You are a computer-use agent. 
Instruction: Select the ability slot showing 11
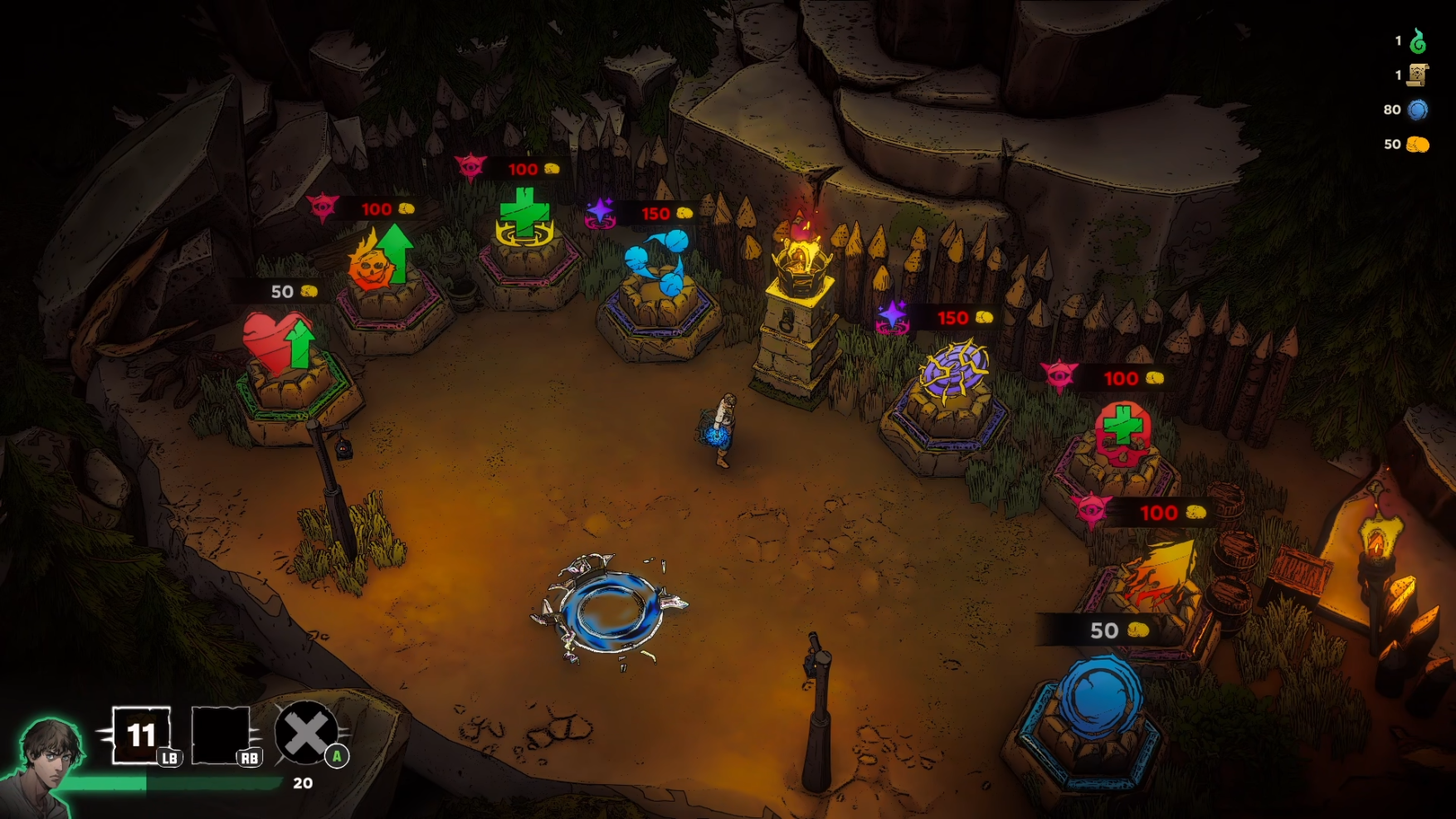(x=141, y=734)
